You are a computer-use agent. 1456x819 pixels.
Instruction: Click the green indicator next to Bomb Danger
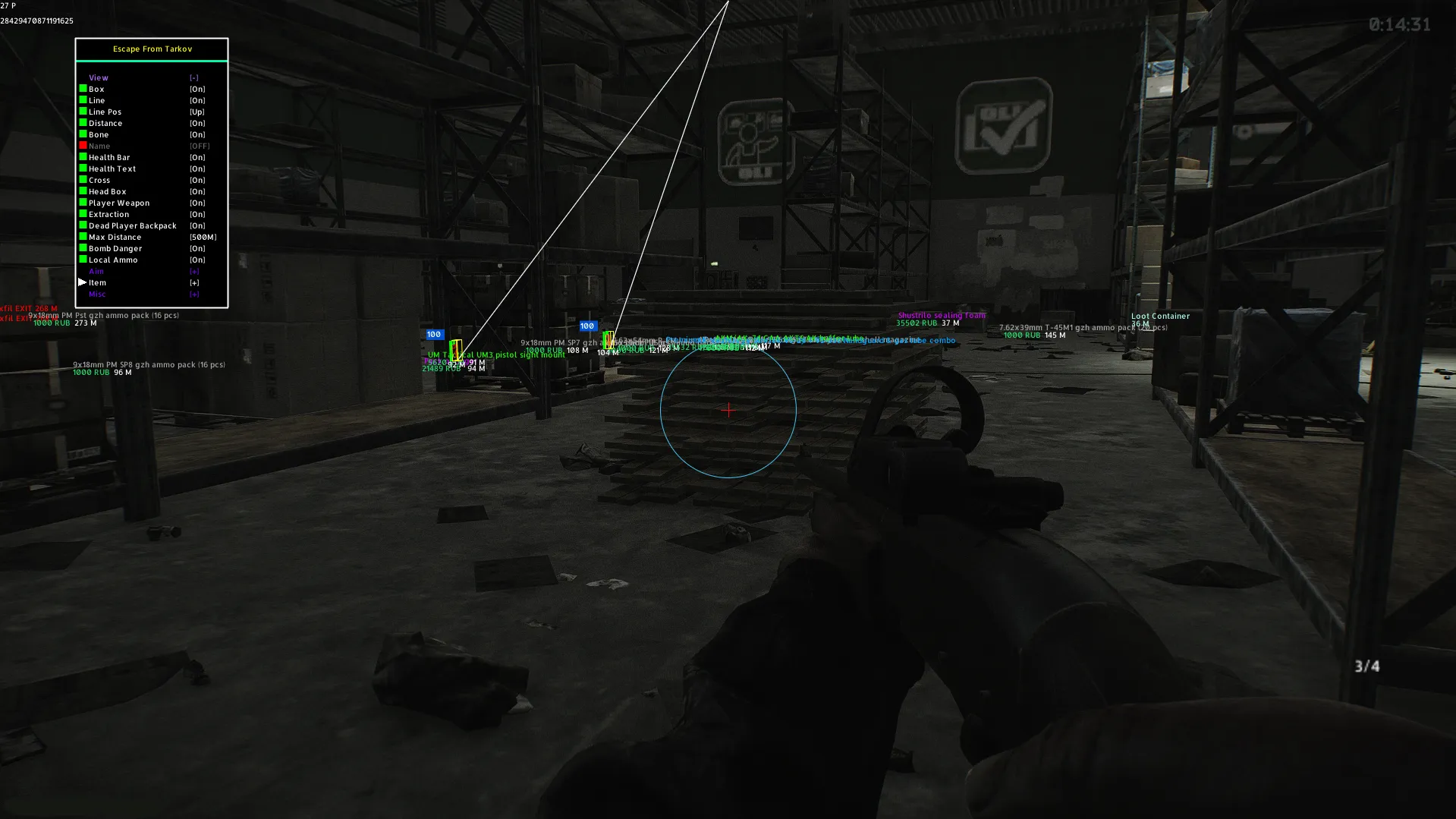(83, 248)
